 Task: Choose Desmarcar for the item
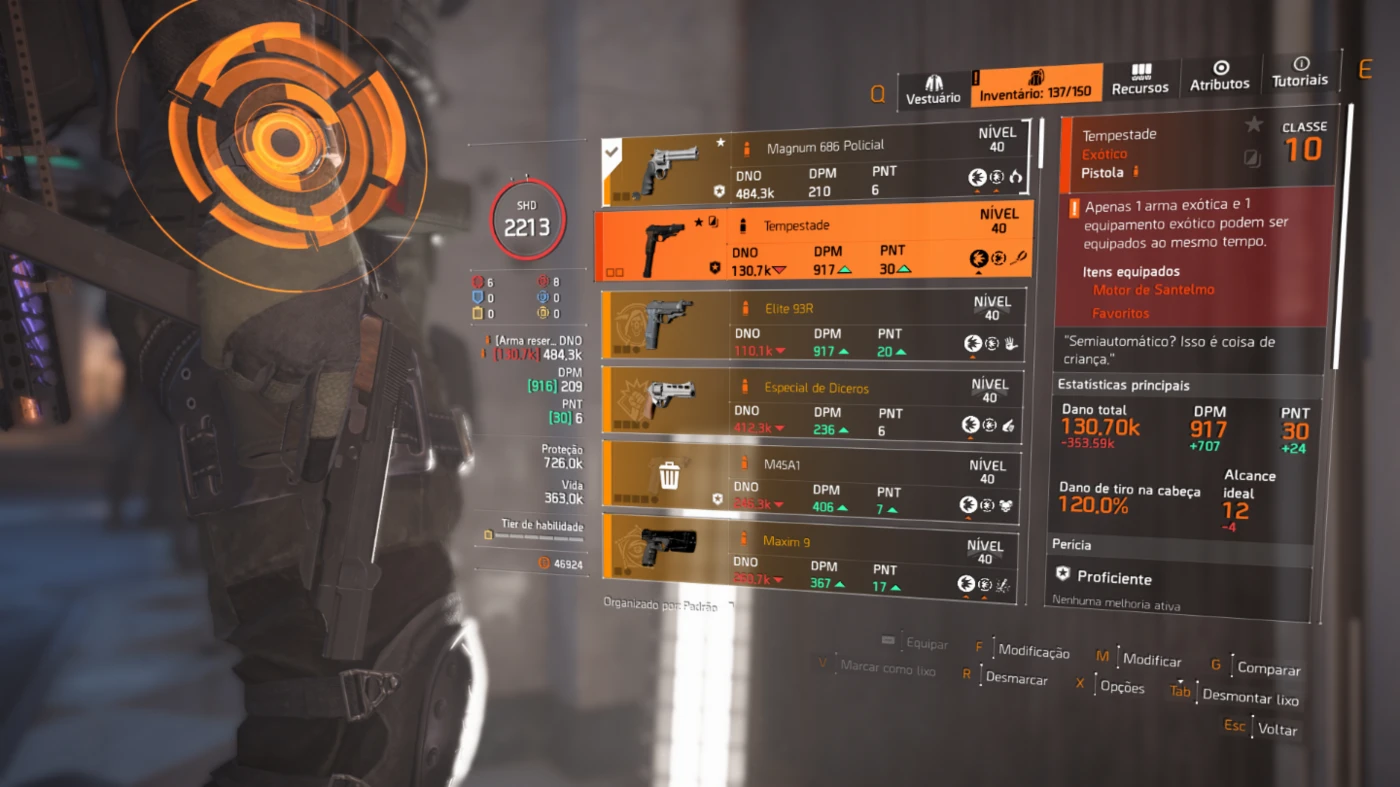coord(1016,679)
